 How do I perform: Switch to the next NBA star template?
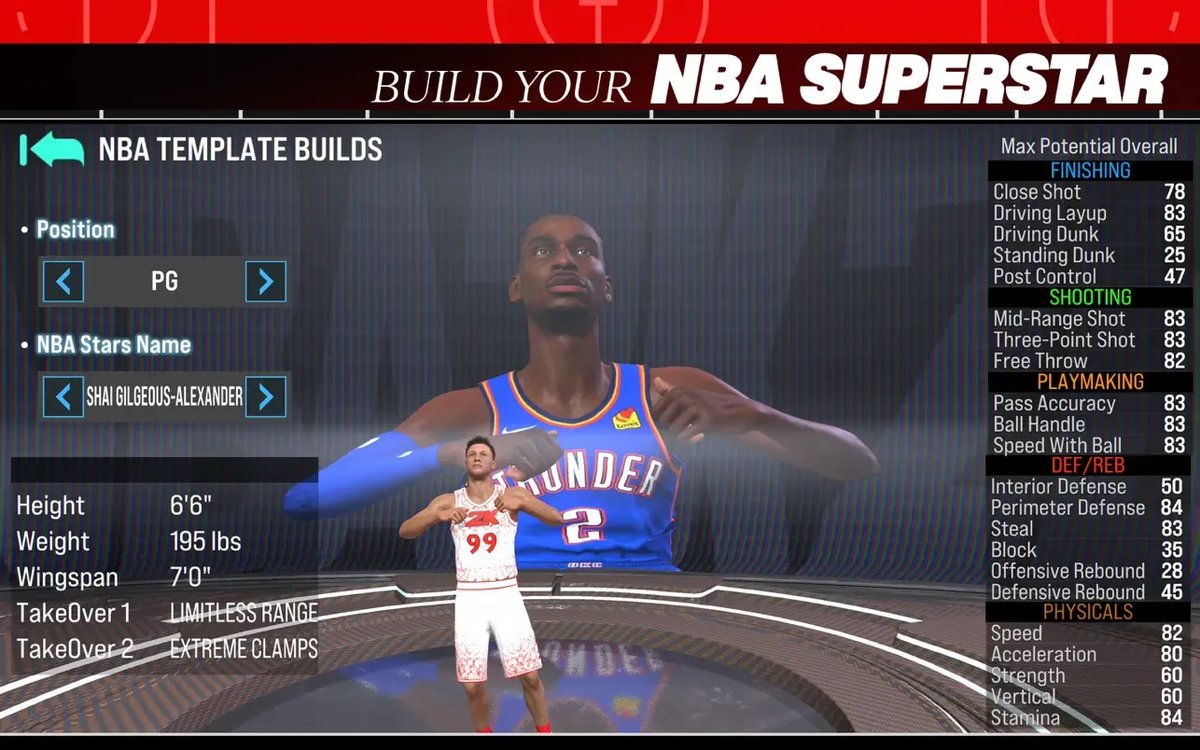pos(265,397)
